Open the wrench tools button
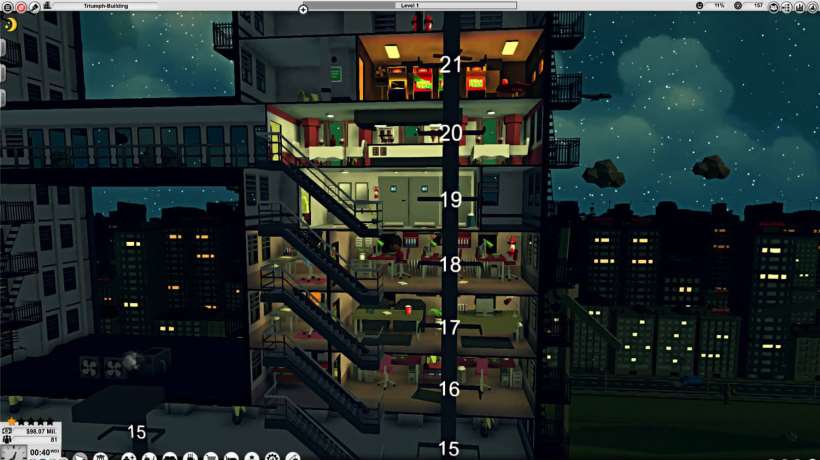 (x=34, y=6)
